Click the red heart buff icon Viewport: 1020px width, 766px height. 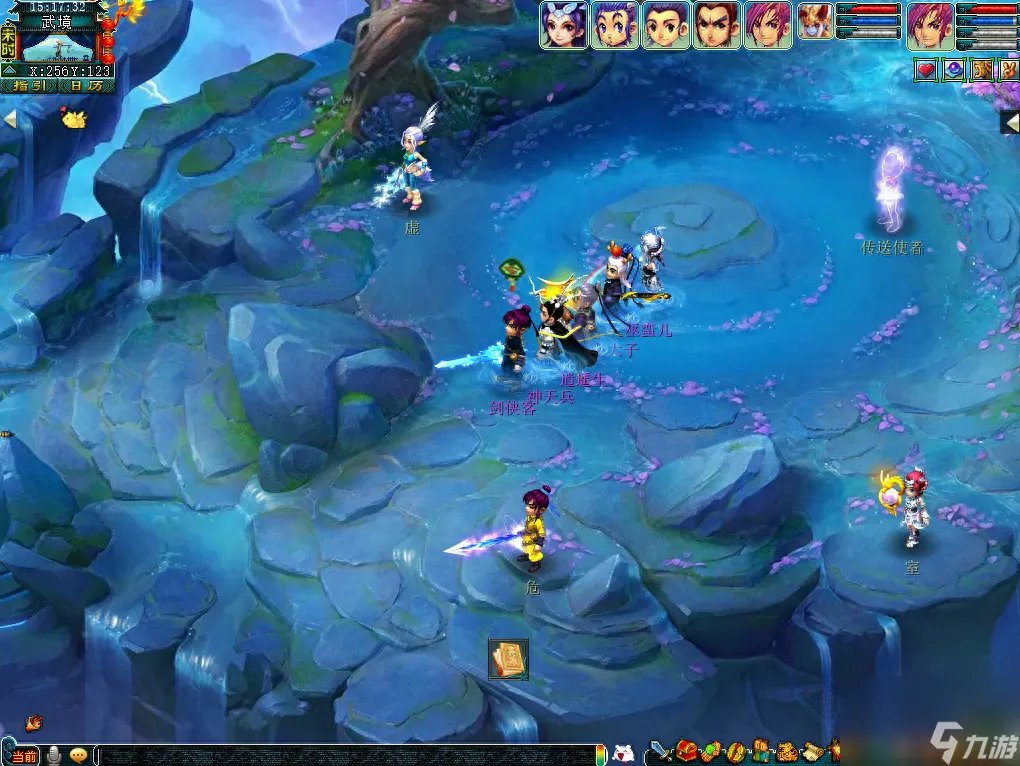926,69
